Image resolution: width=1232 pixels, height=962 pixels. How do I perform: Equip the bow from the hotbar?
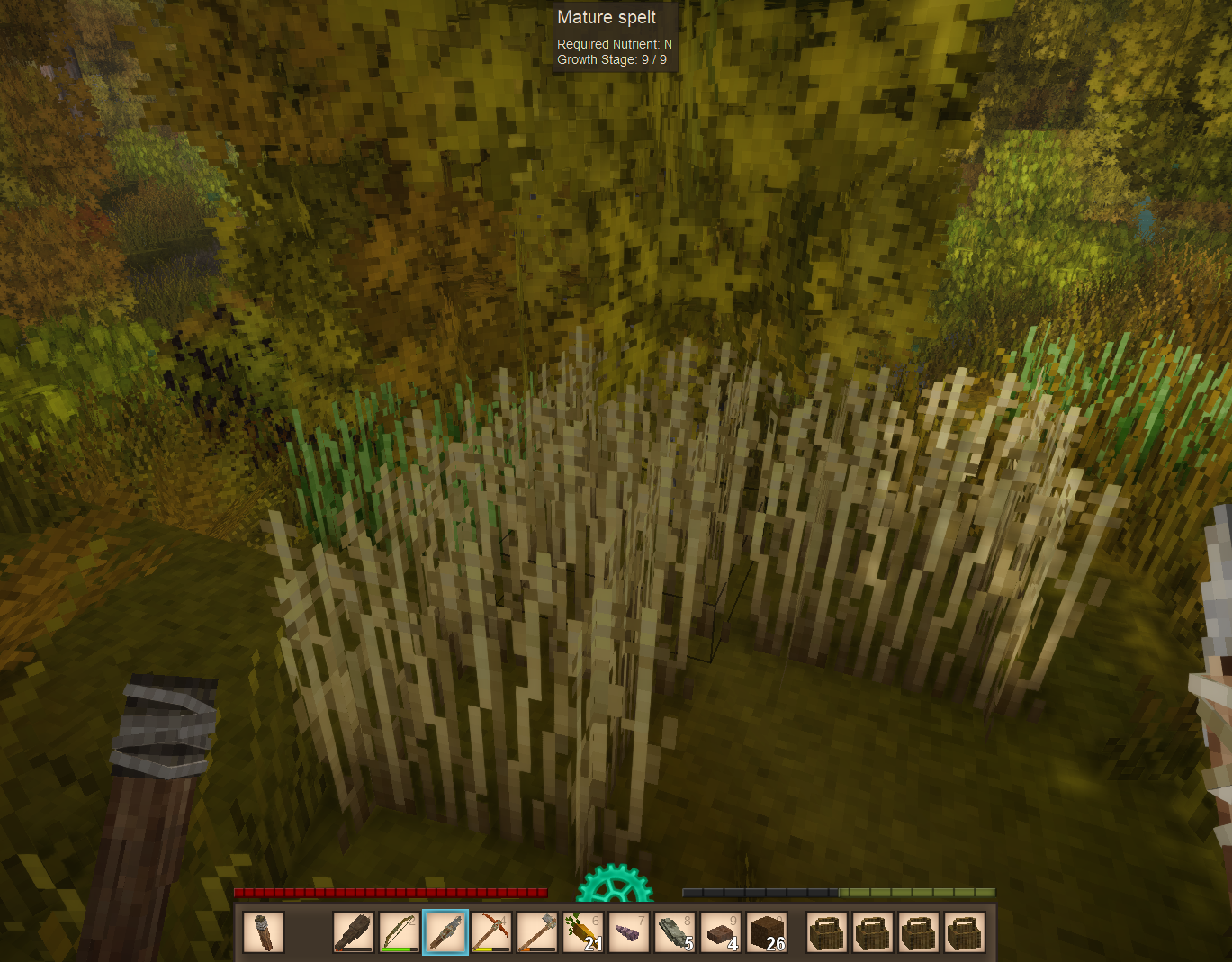[399, 931]
